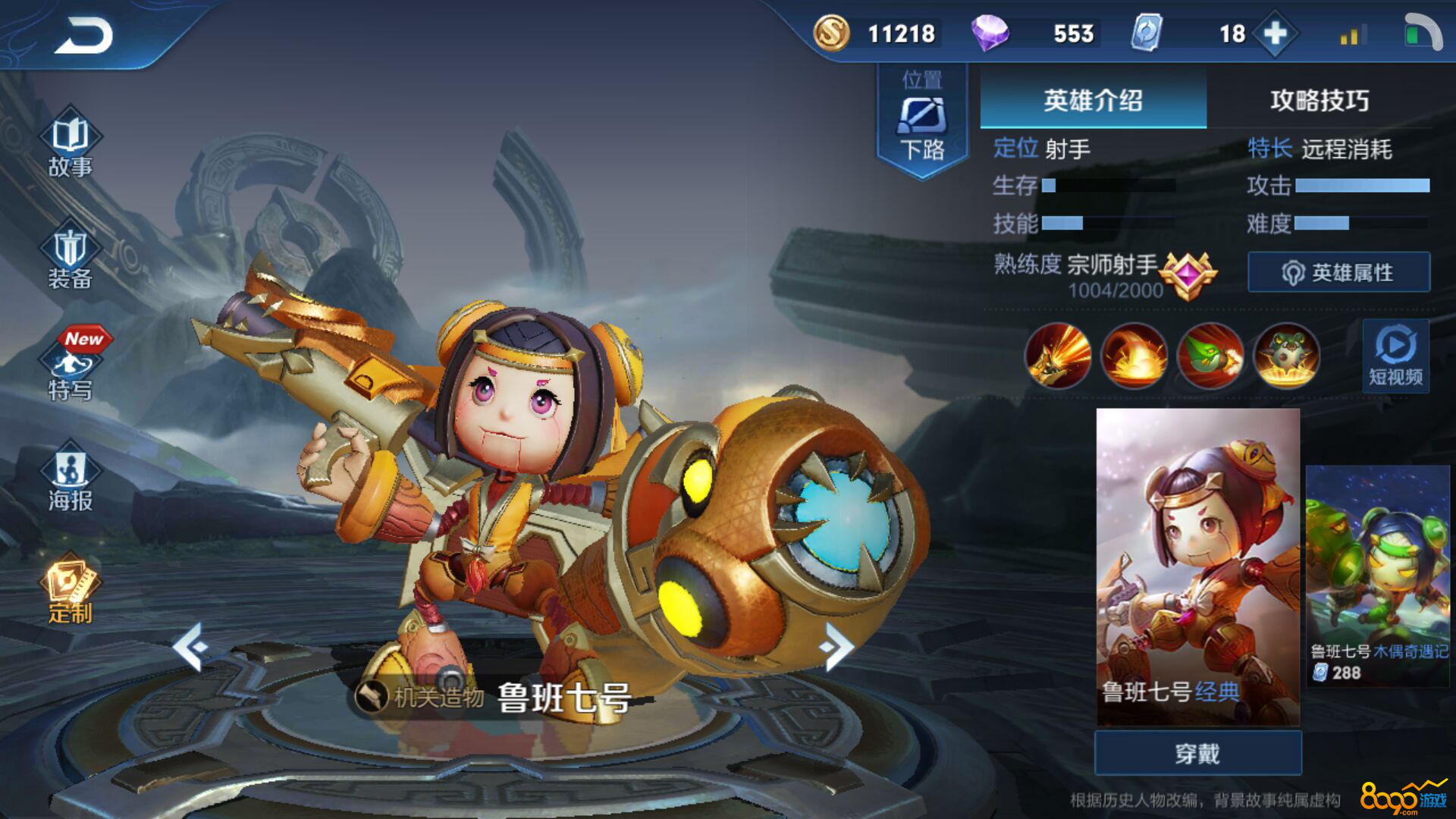The height and width of the screenshot is (819, 1456).
Task: Switch to previous hero with left arrow
Action: pos(190,646)
